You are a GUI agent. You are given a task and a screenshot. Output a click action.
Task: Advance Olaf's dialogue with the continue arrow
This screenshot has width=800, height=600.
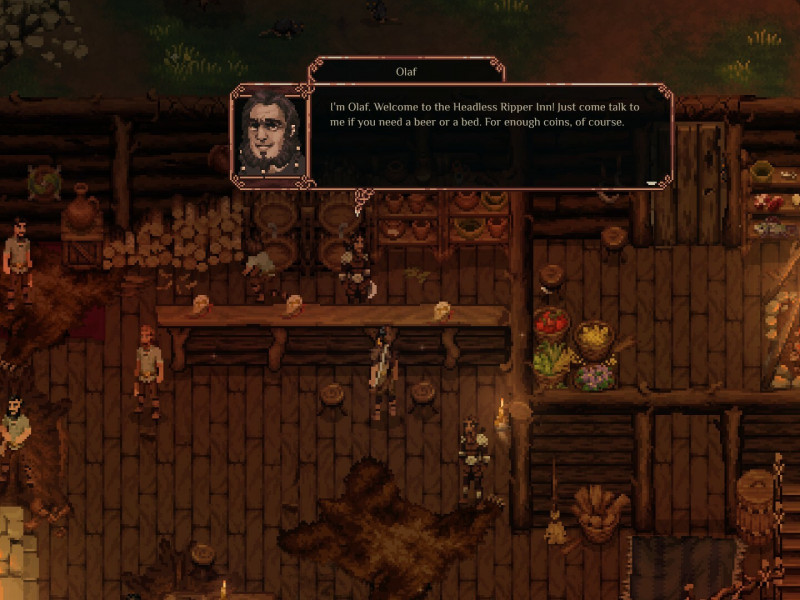tap(652, 182)
